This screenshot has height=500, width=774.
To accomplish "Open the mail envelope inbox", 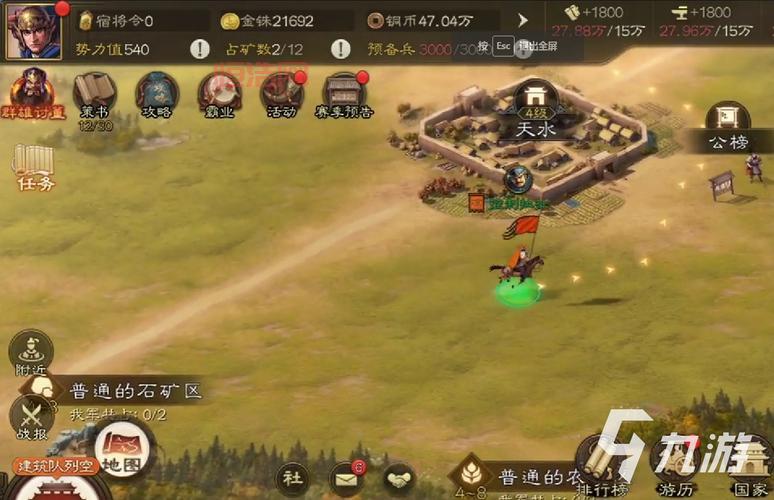I will click(x=346, y=478).
